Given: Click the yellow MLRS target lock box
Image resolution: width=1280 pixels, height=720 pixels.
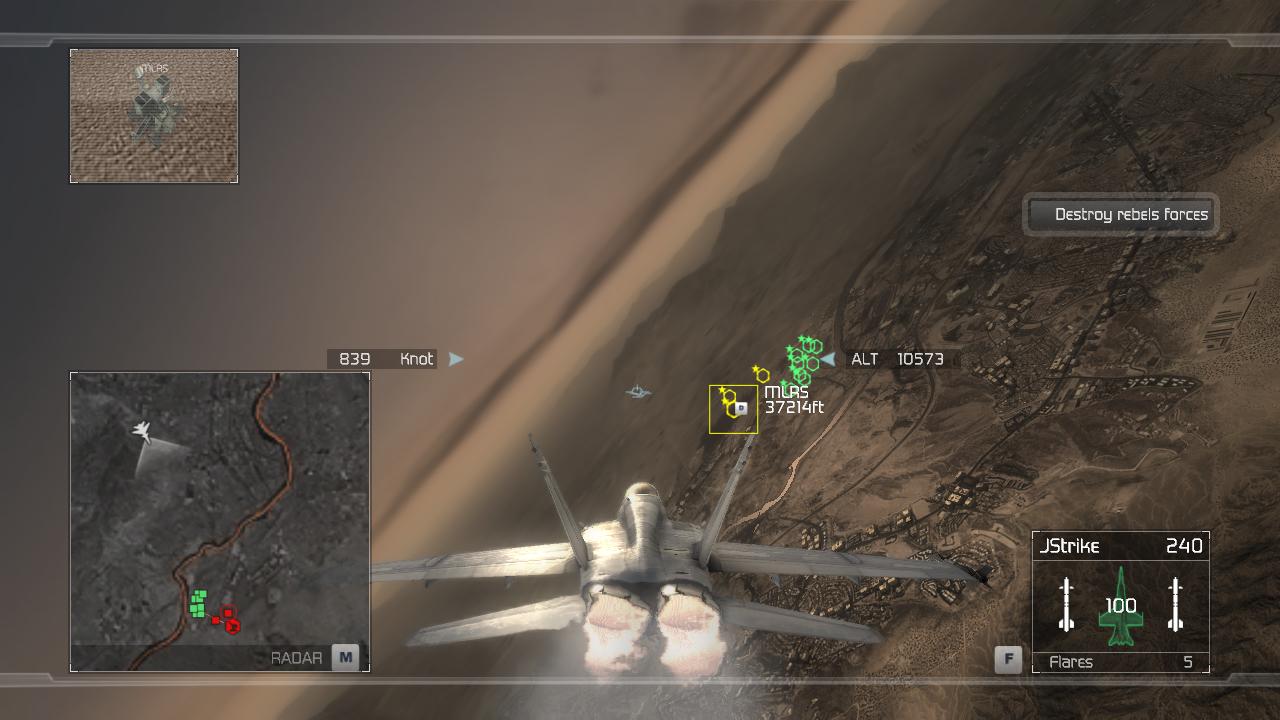Looking at the screenshot, I should pos(733,409).
